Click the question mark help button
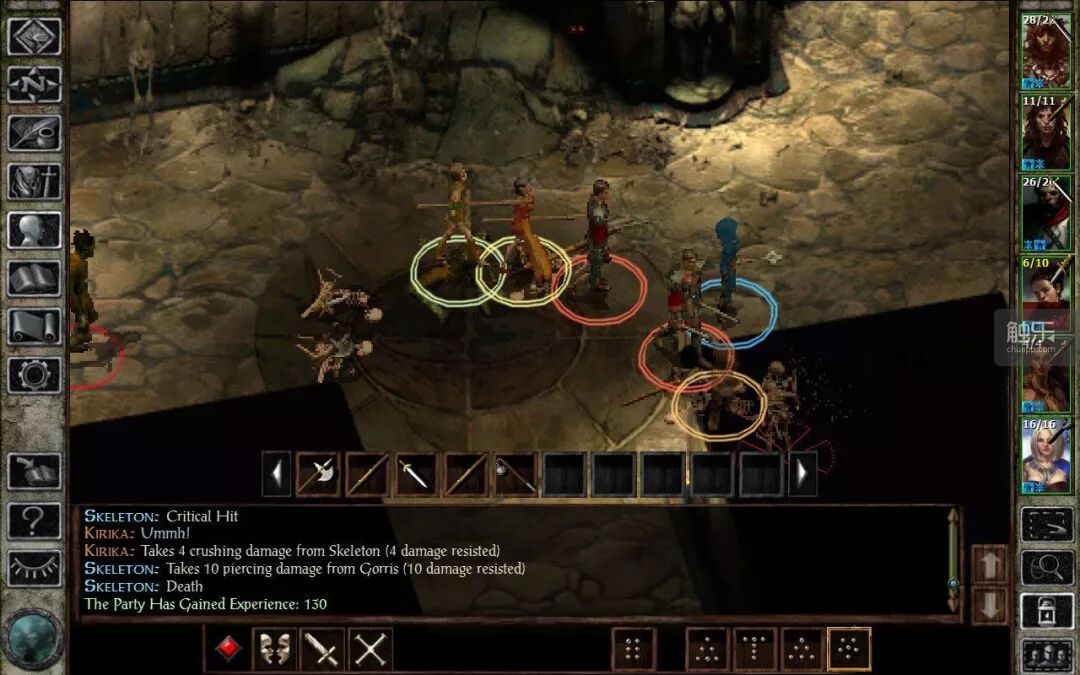Viewport: 1080px width, 675px height. (x=34, y=520)
